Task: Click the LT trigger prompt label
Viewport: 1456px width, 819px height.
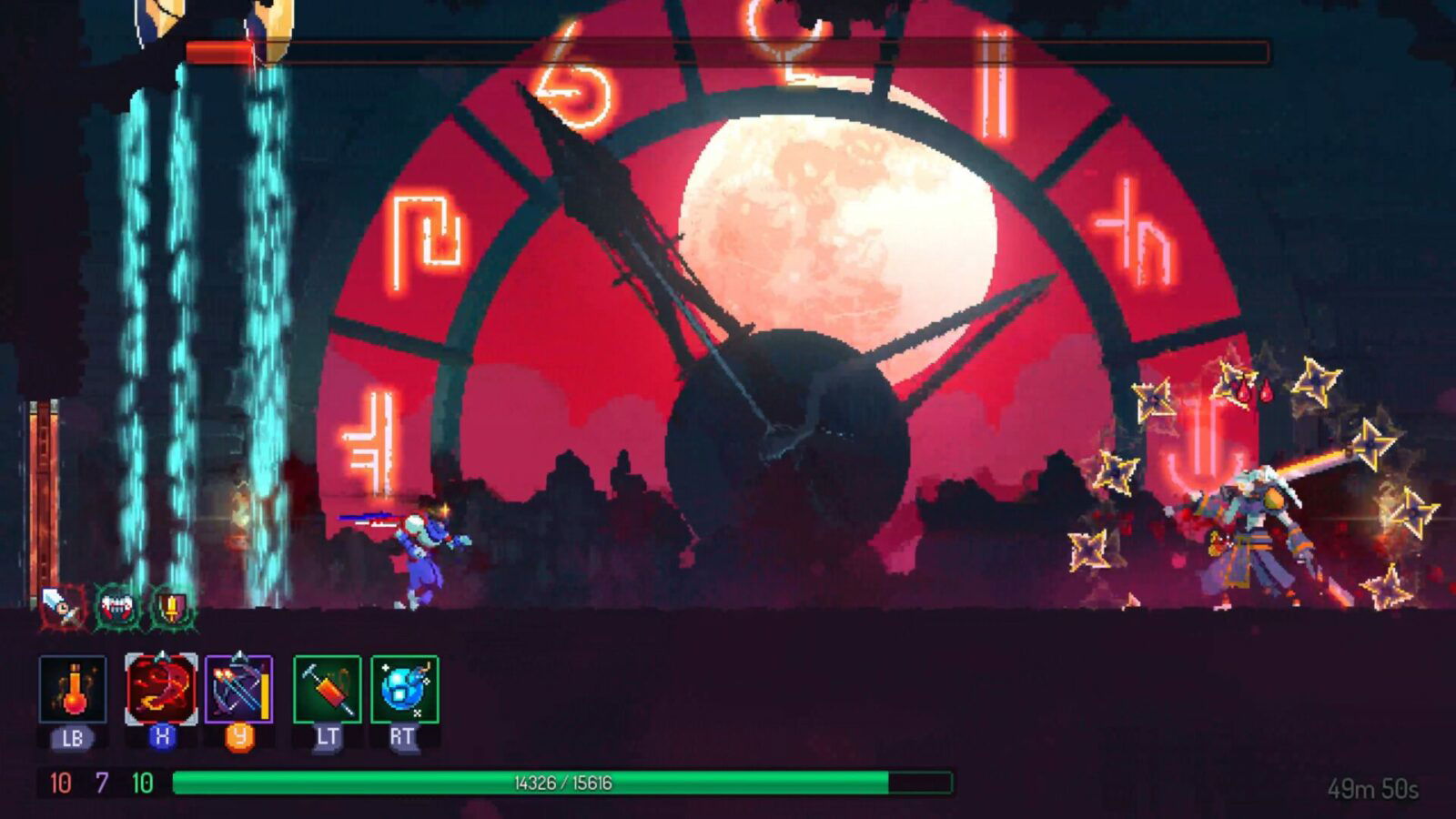Action: [x=325, y=733]
